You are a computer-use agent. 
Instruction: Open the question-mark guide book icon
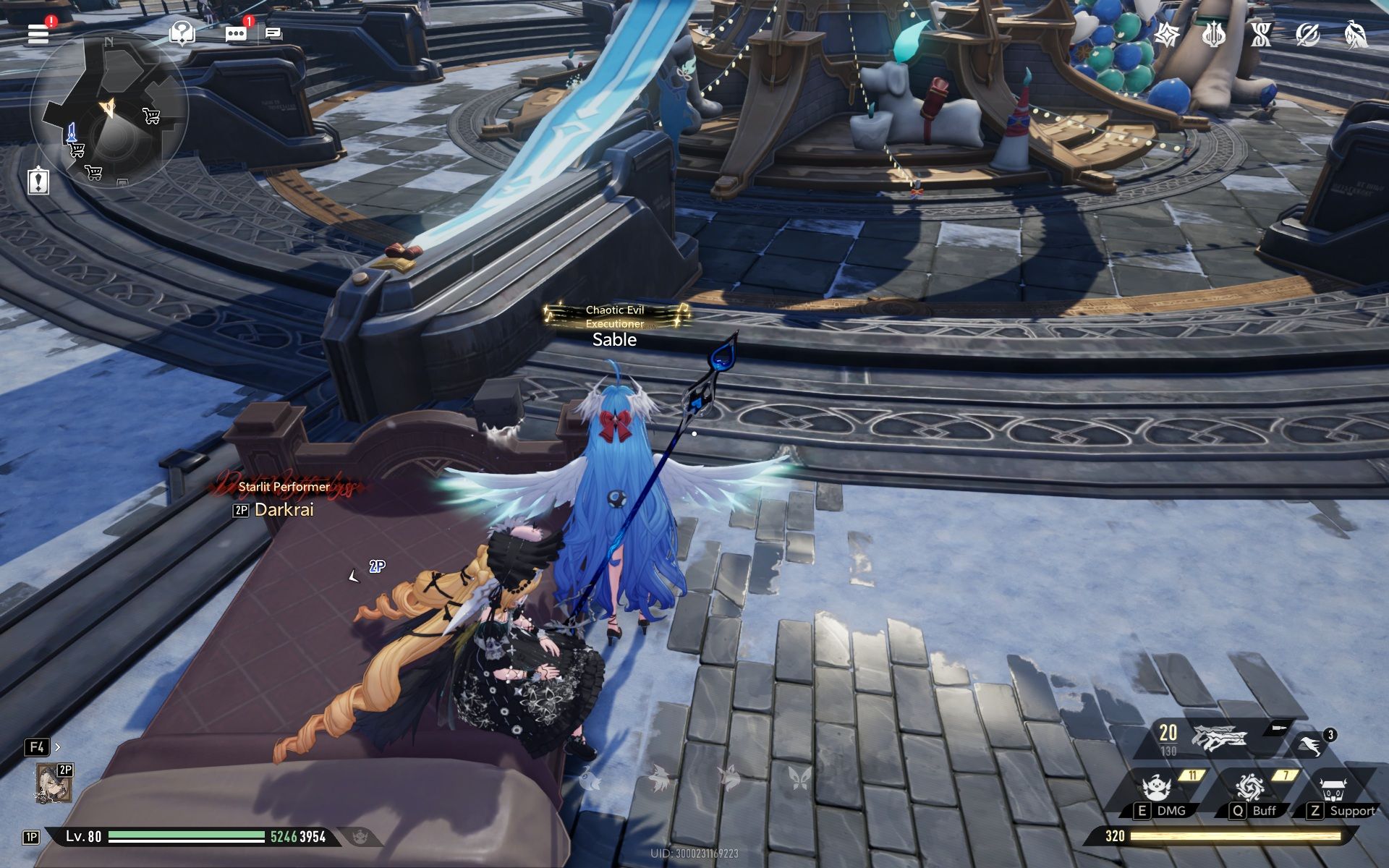pos(182,33)
